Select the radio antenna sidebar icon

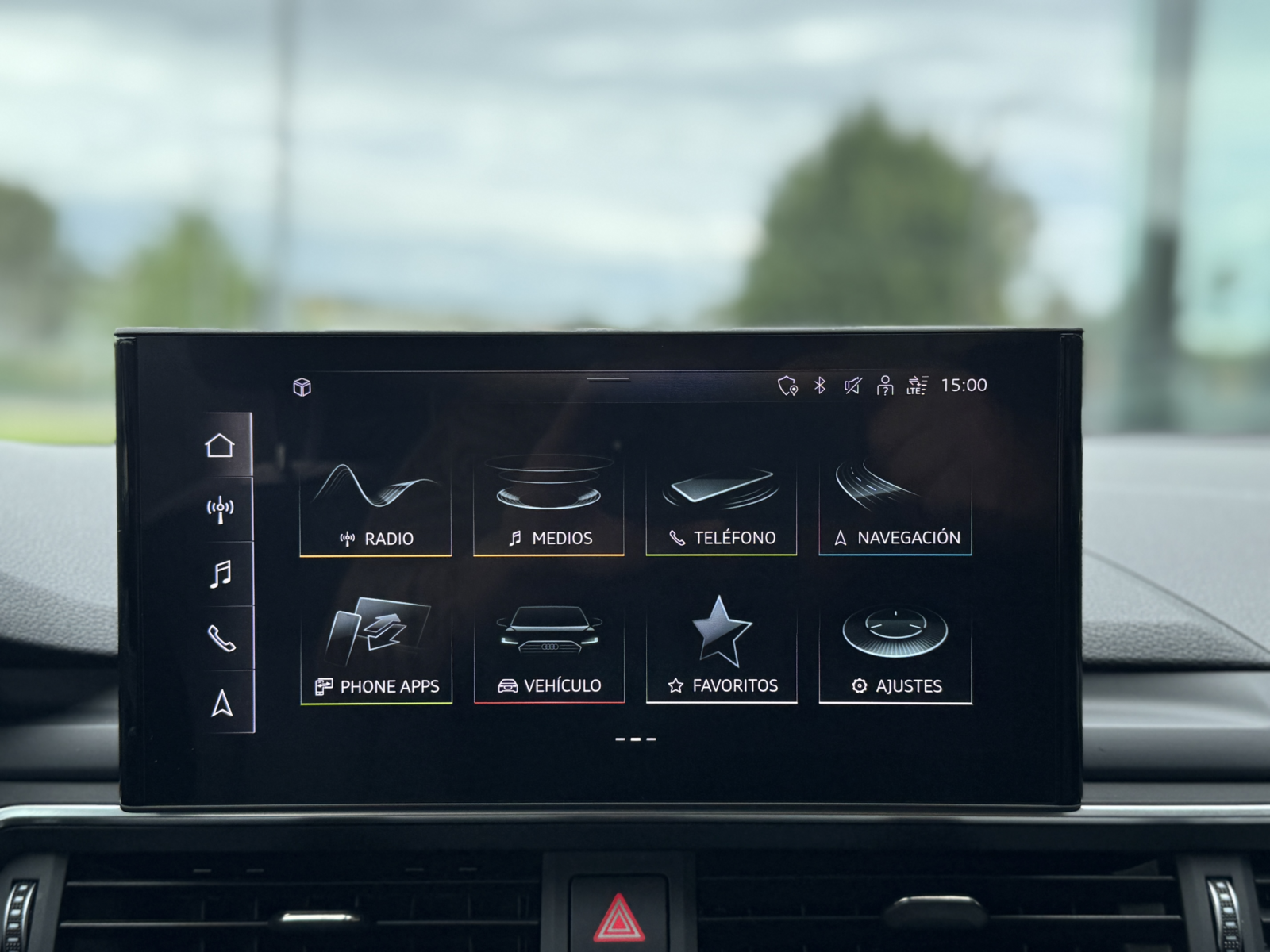[x=220, y=509]
